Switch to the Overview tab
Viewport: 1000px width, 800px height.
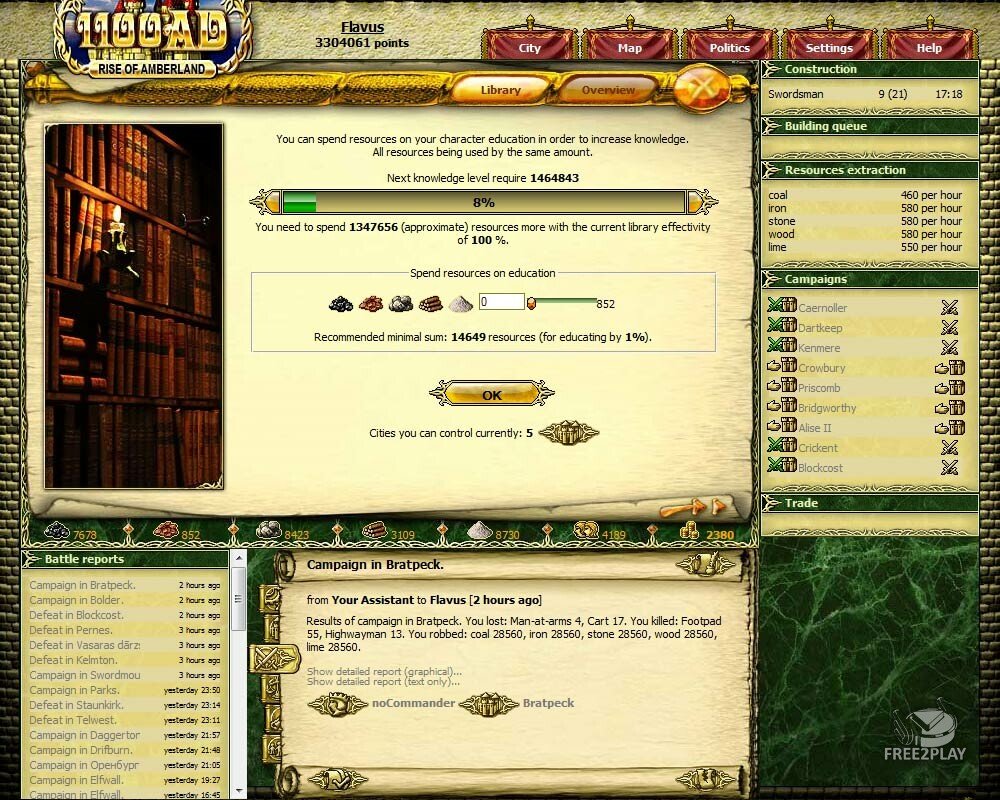coord(608,90)
